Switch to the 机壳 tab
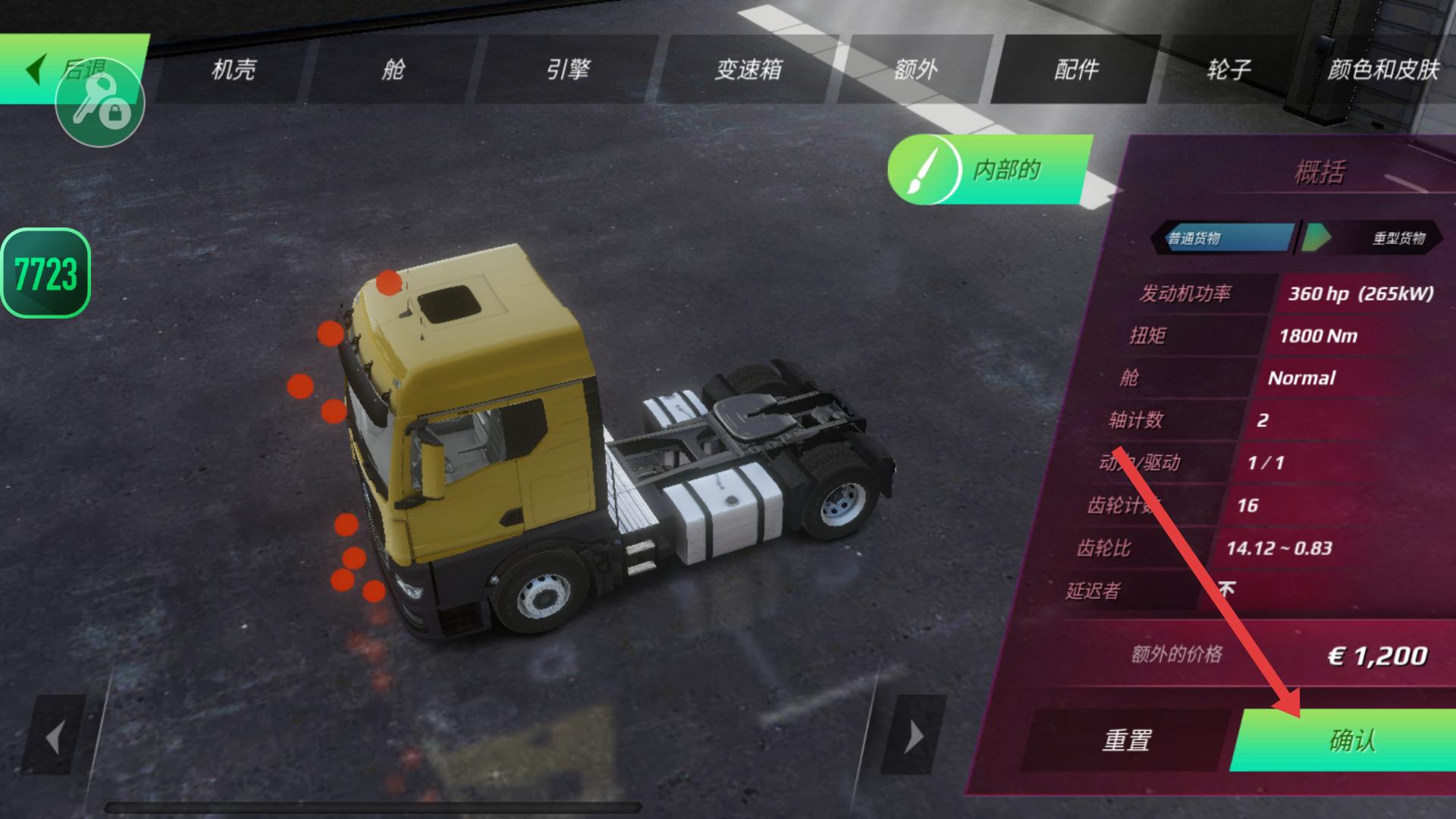Screen dimensions: 1456x819 click(233, 70)
